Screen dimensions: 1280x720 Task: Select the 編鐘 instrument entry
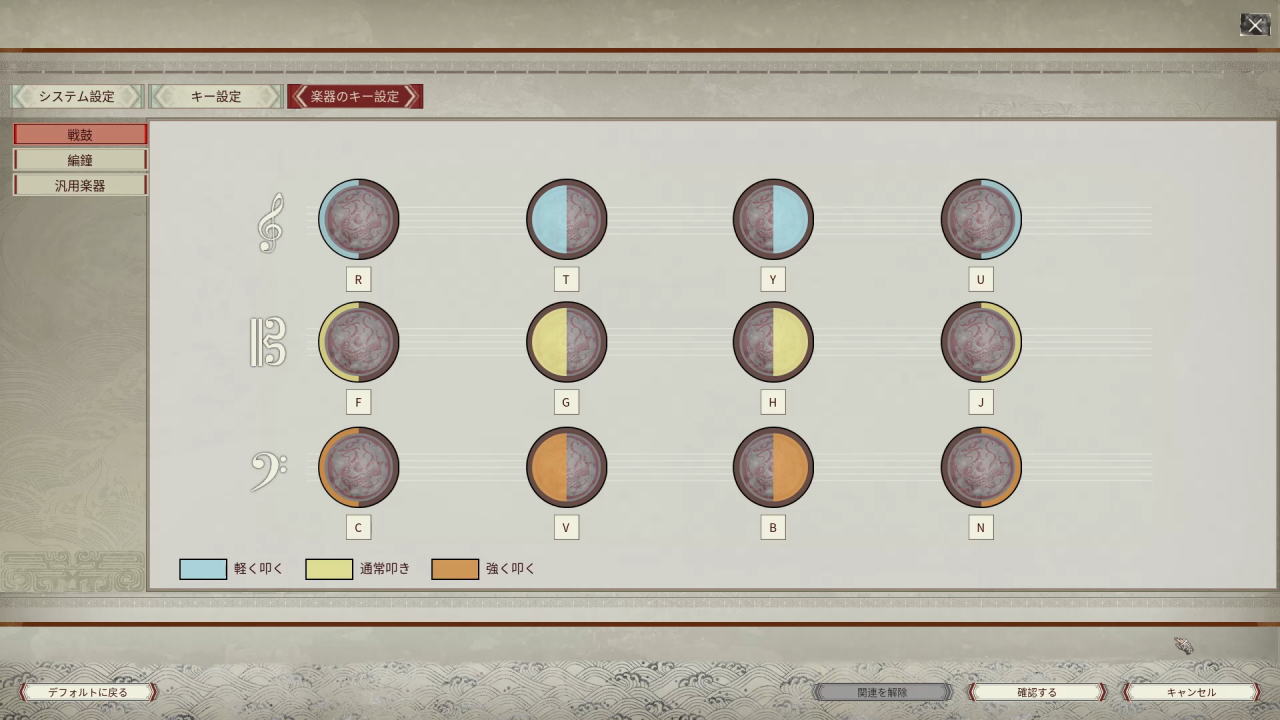pyautogui.click(x=80, y=160)
